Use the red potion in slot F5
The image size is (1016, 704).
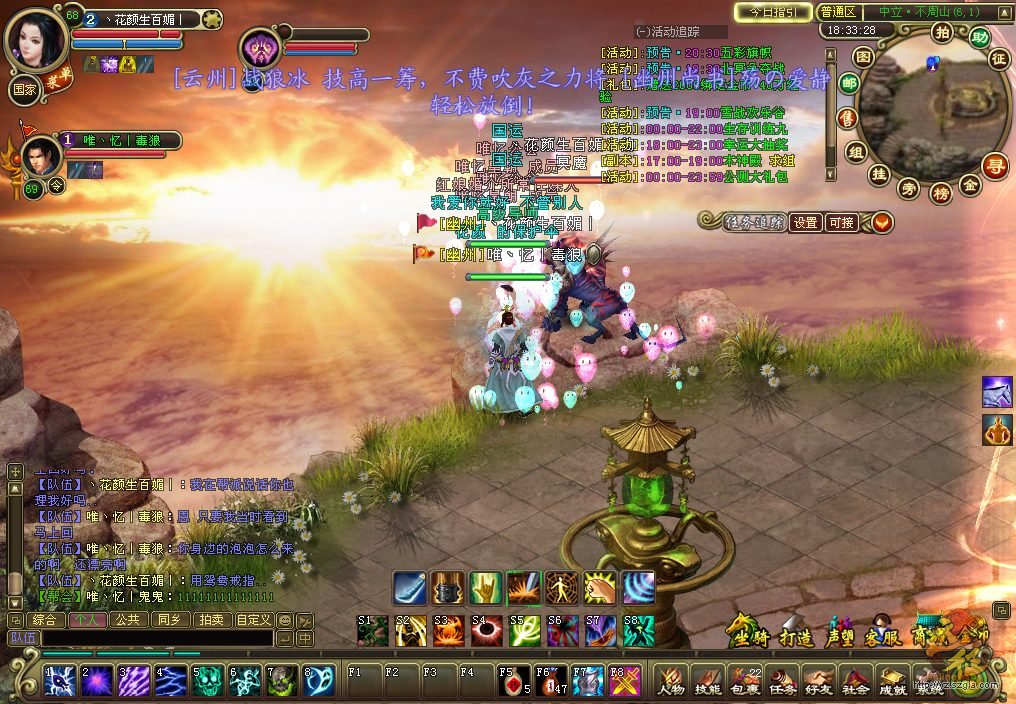[x=514, y=680]
